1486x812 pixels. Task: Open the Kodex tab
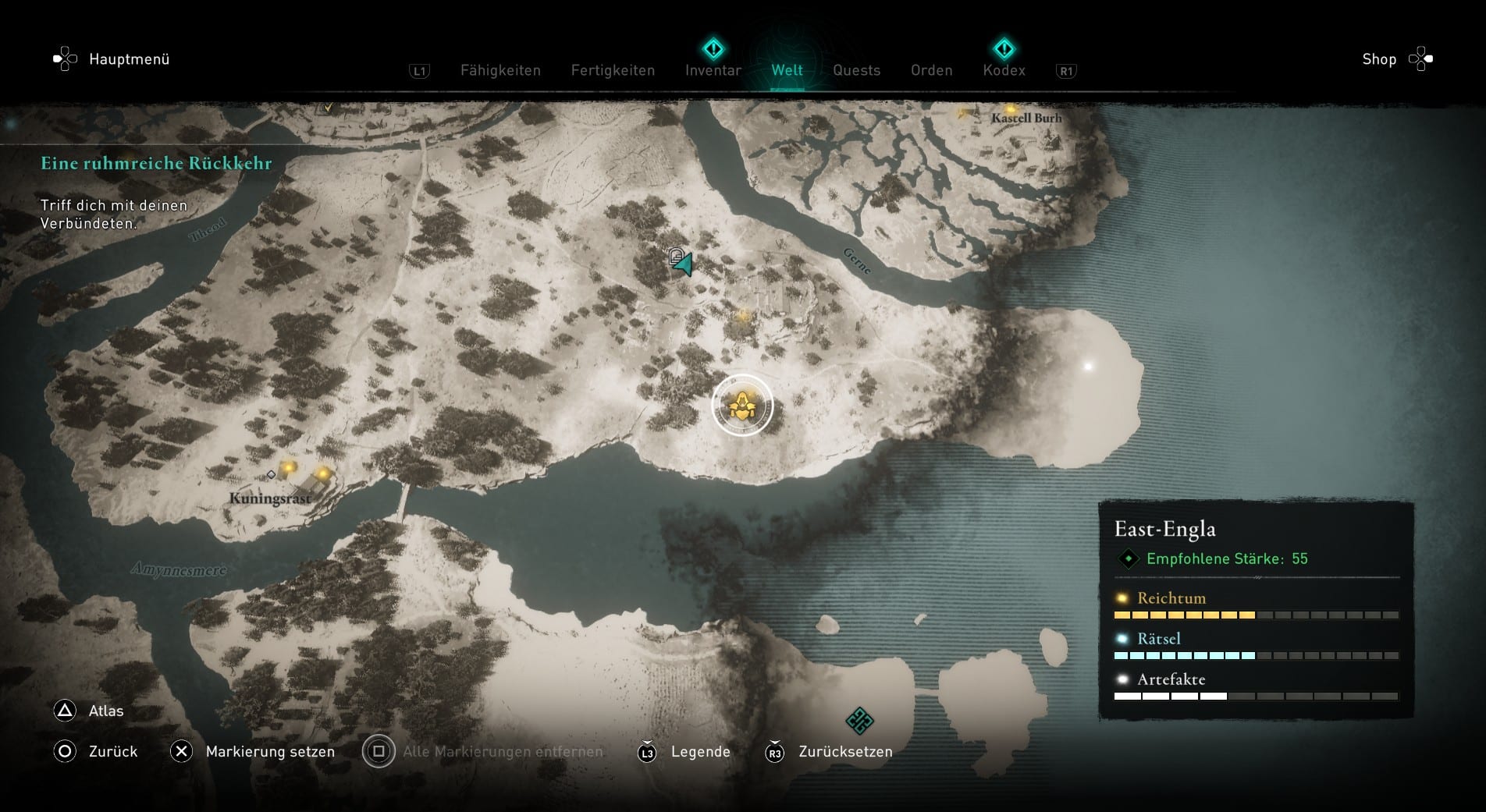click(x=1004, y=70)
